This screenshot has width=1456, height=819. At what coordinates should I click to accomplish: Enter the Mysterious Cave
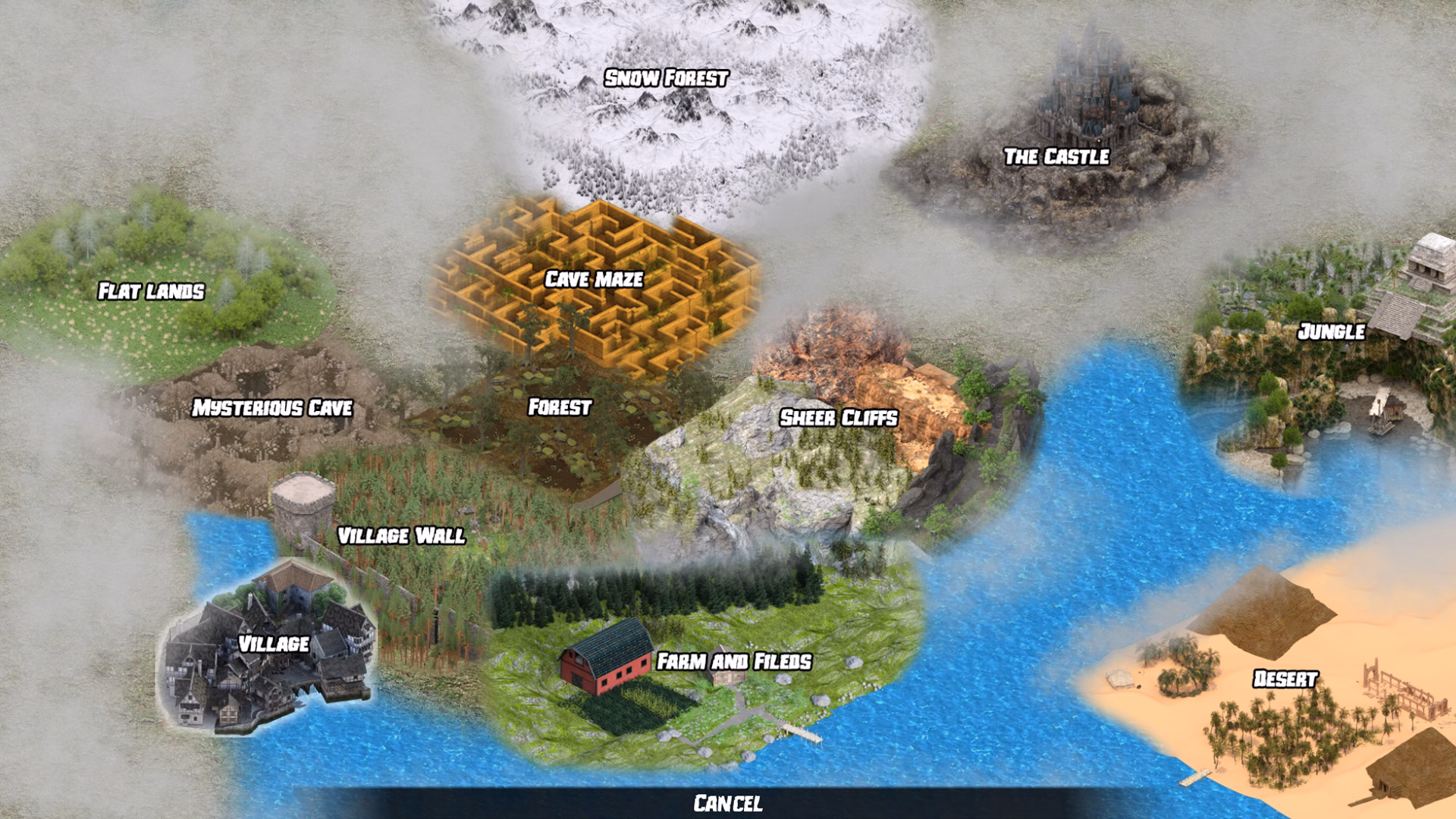click(275, 408)
